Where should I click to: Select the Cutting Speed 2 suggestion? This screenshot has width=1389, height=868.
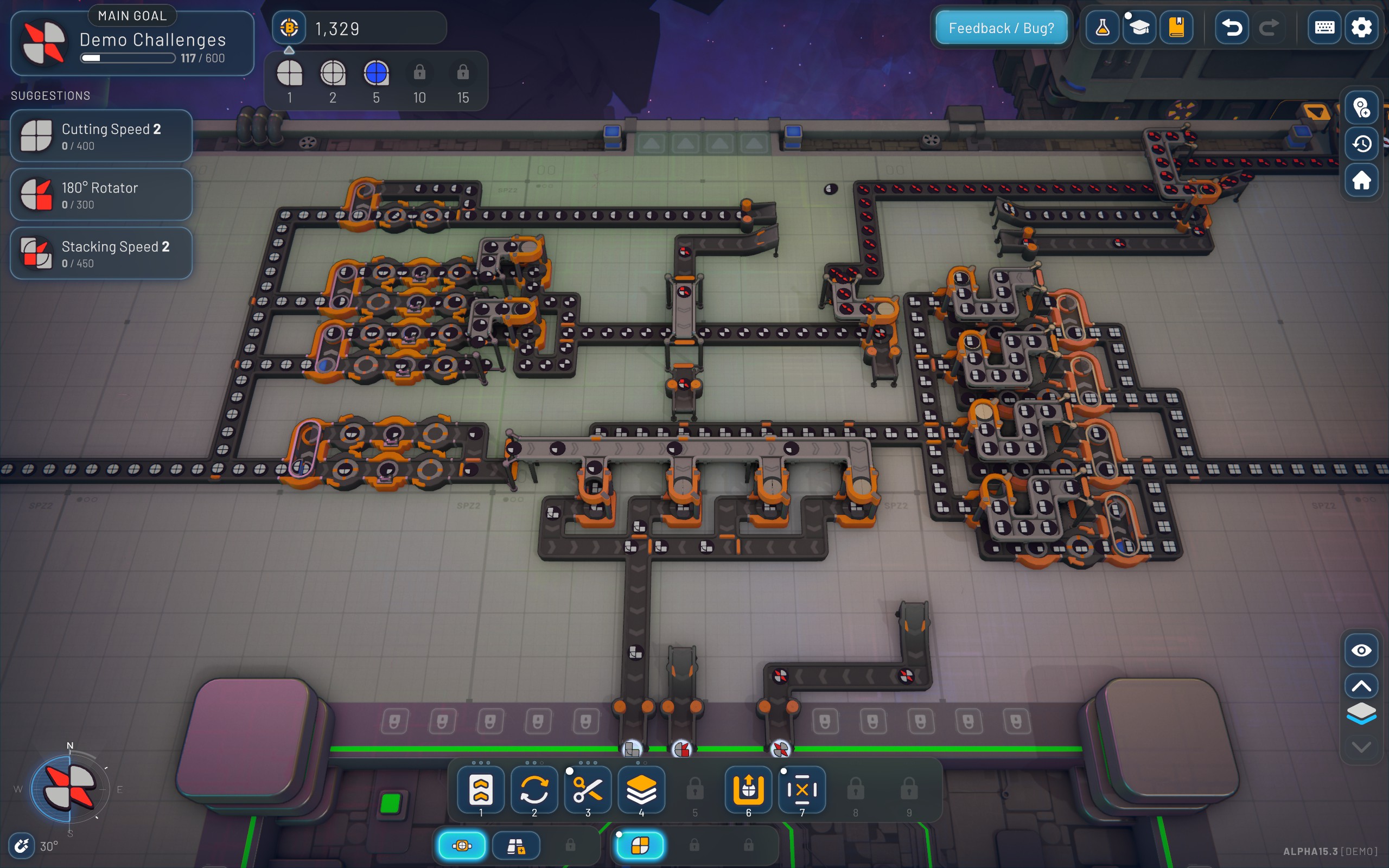point(101,136)
